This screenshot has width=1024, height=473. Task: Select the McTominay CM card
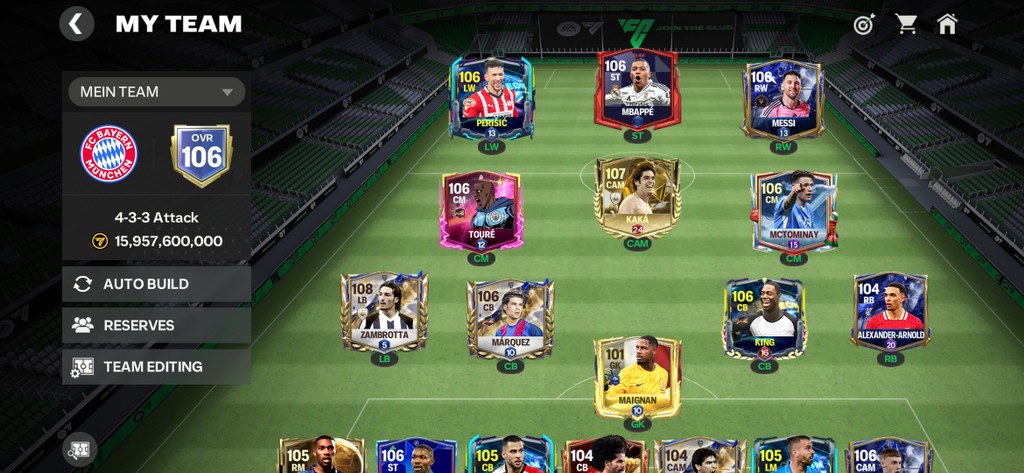[793, 210]
